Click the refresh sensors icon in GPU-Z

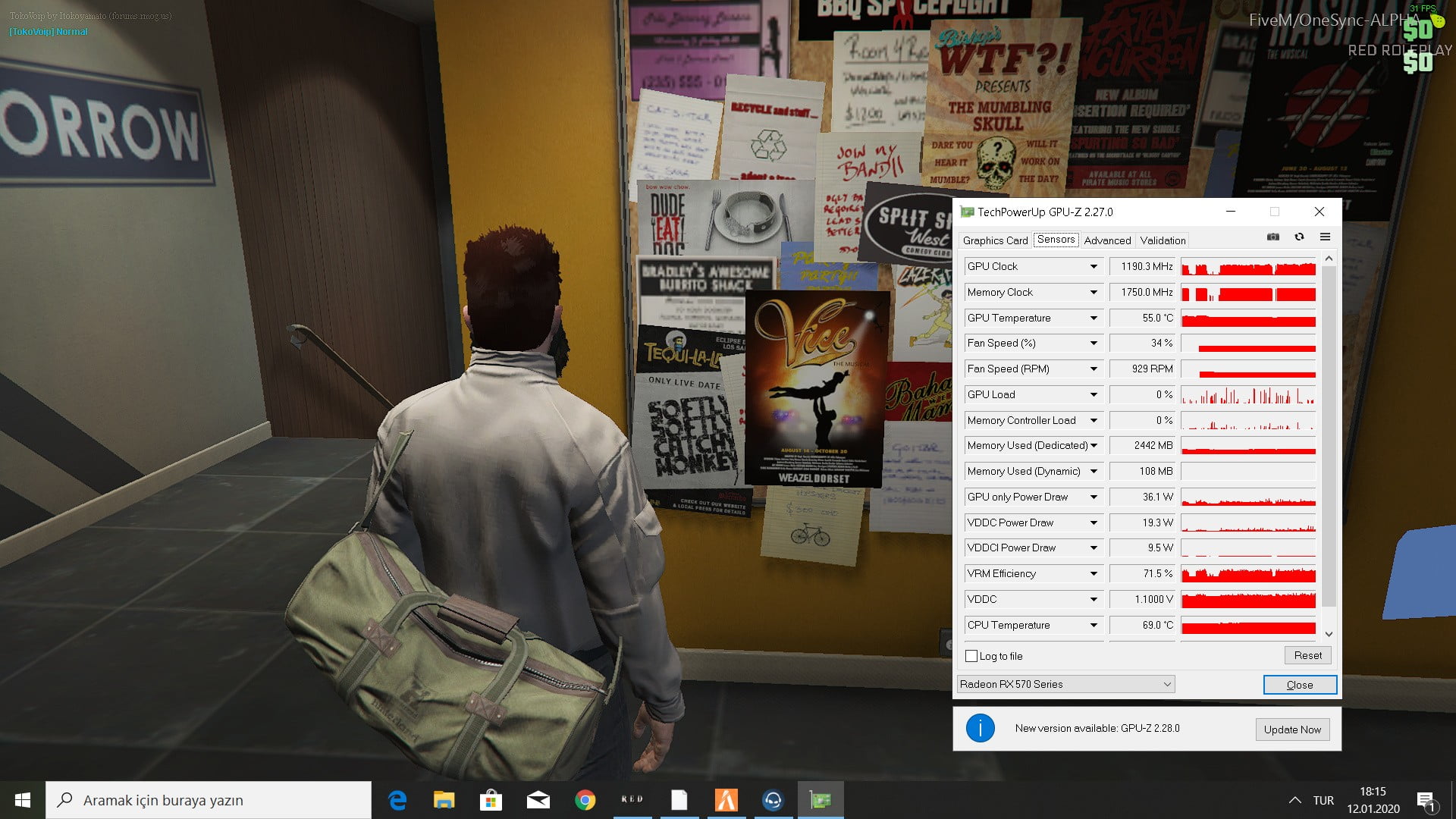(x=1300, y=237)
